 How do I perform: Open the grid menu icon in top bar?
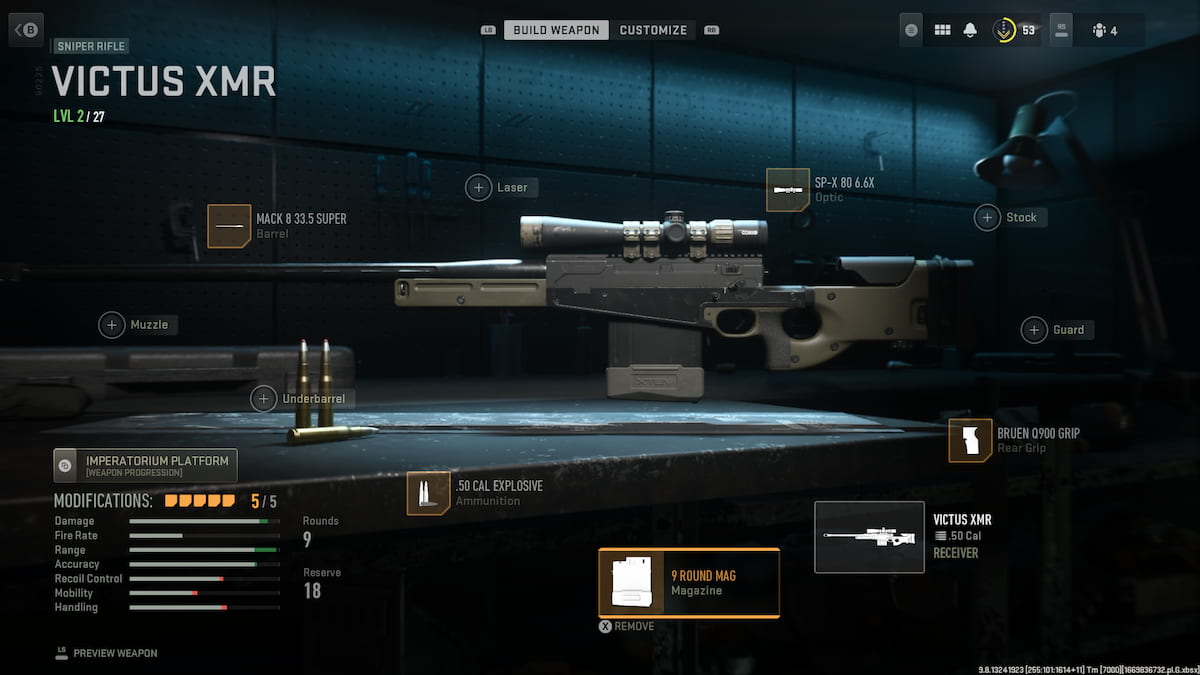click(x=941, y=30)
